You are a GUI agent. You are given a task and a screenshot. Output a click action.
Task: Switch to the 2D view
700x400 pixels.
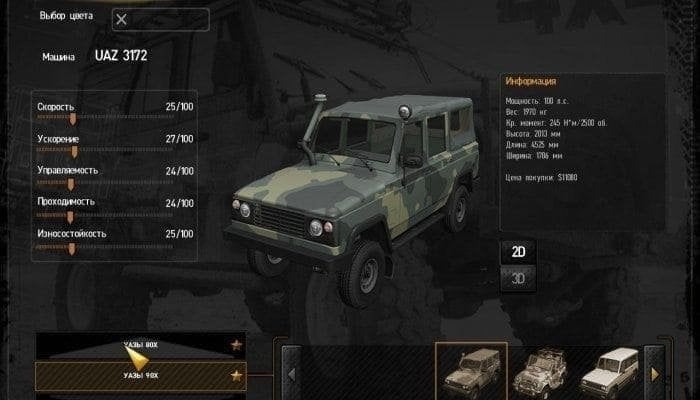518,250
